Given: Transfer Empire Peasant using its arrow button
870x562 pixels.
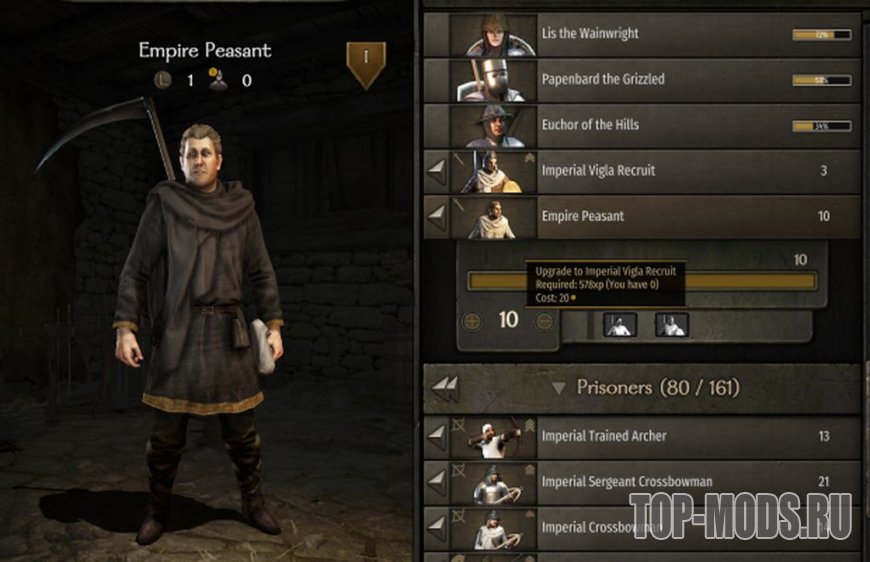Looking at the screenshot, I should coord(436,217).
